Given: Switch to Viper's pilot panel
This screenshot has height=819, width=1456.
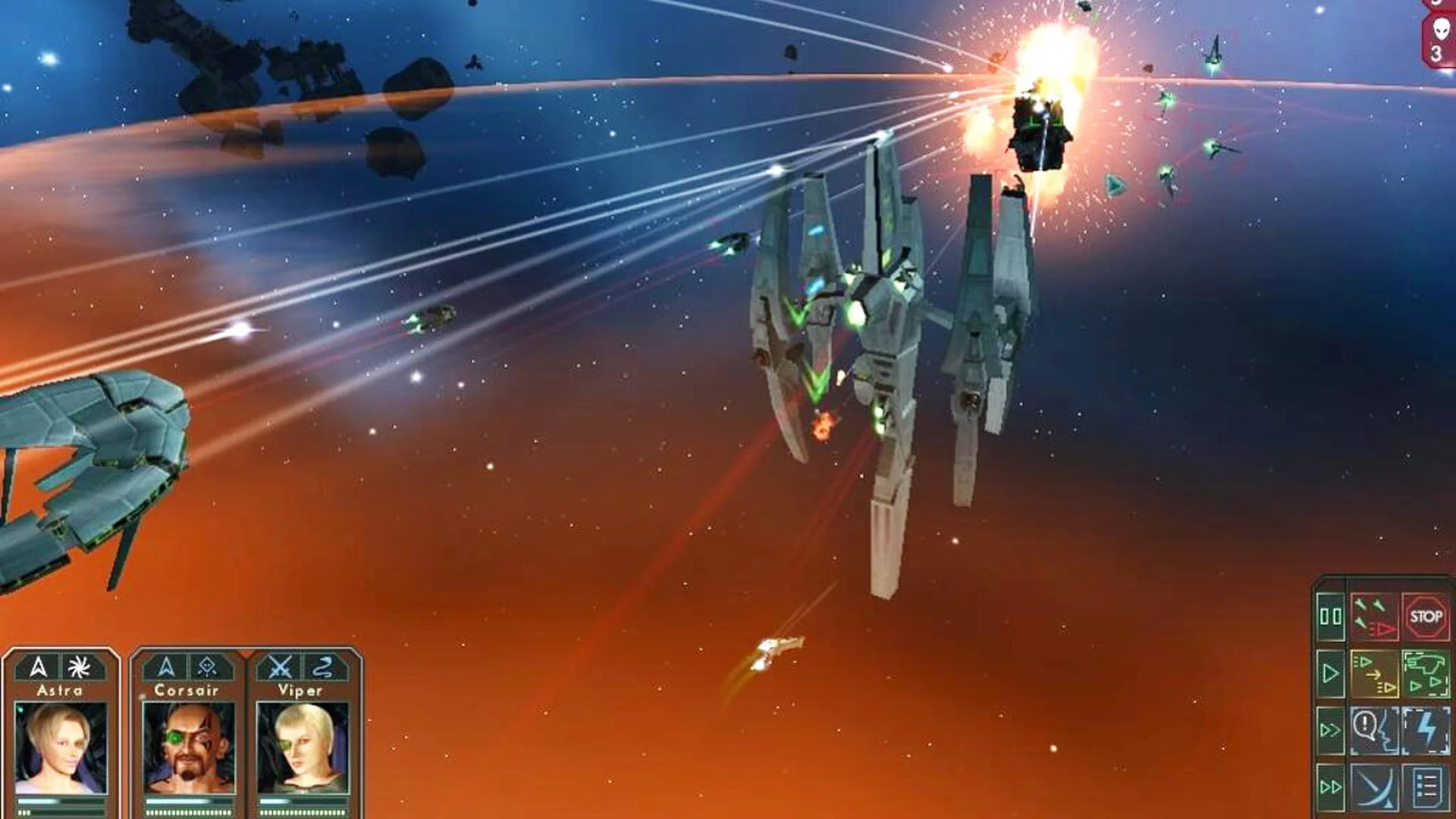Looking at the screenshot, I should pyautogui.click(x=304, y=745).
